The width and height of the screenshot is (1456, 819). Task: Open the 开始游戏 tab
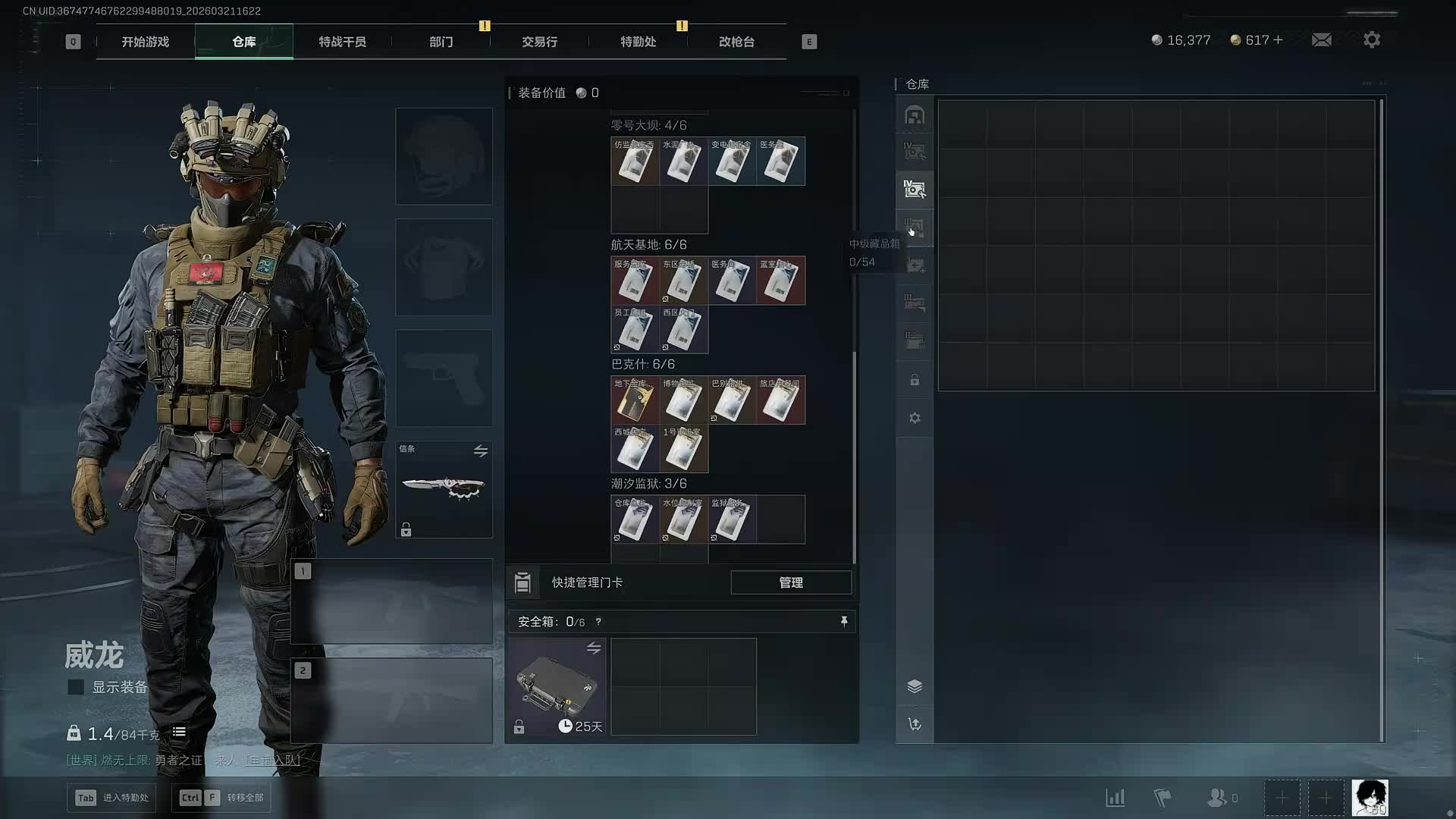(145, 42)
